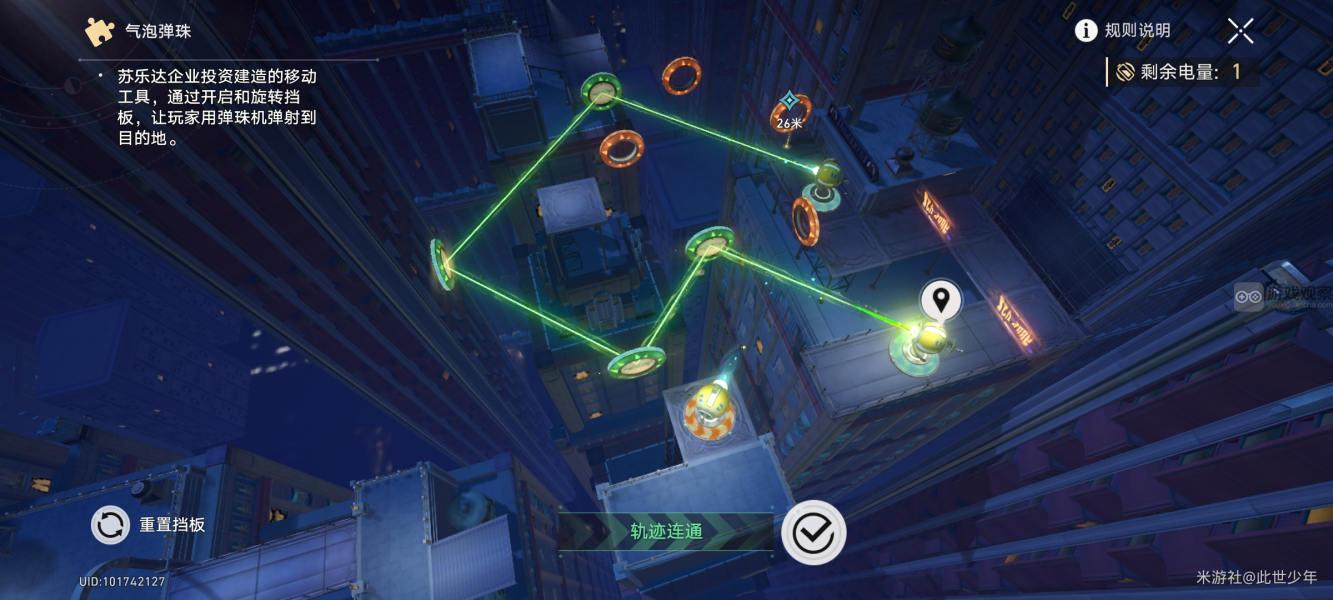
Task: Open the 规则说明 rules info
Action: click(x=1122, y=31)
